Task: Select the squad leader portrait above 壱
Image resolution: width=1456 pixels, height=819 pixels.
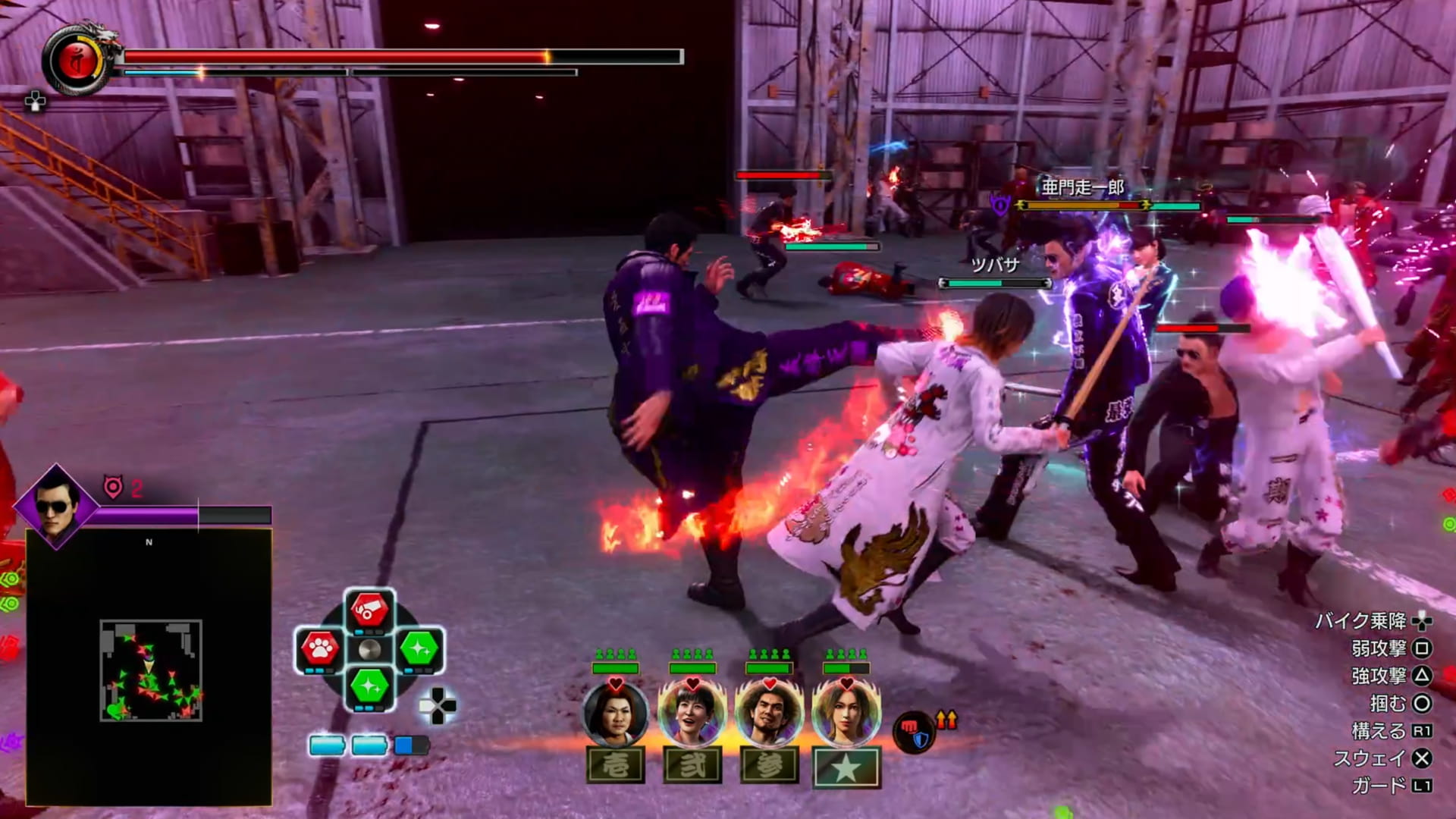Action: click(x=615, y=714)
